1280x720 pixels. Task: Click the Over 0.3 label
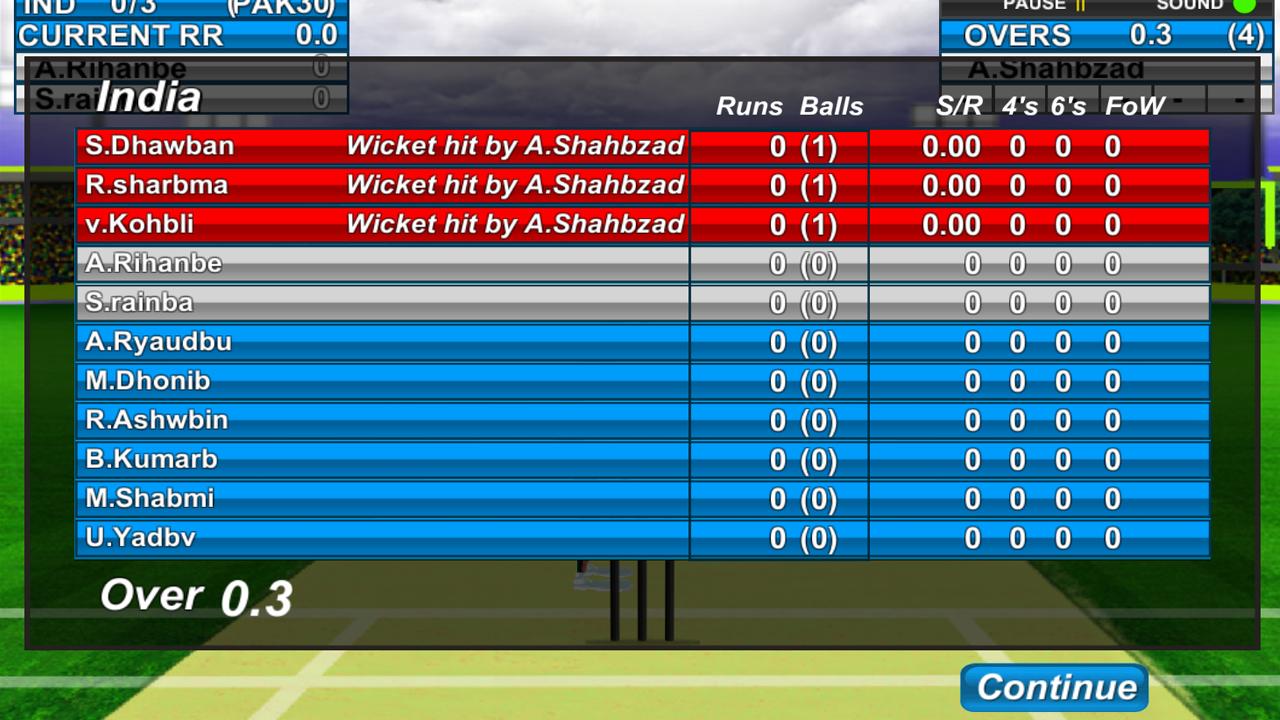coord(196,595)
